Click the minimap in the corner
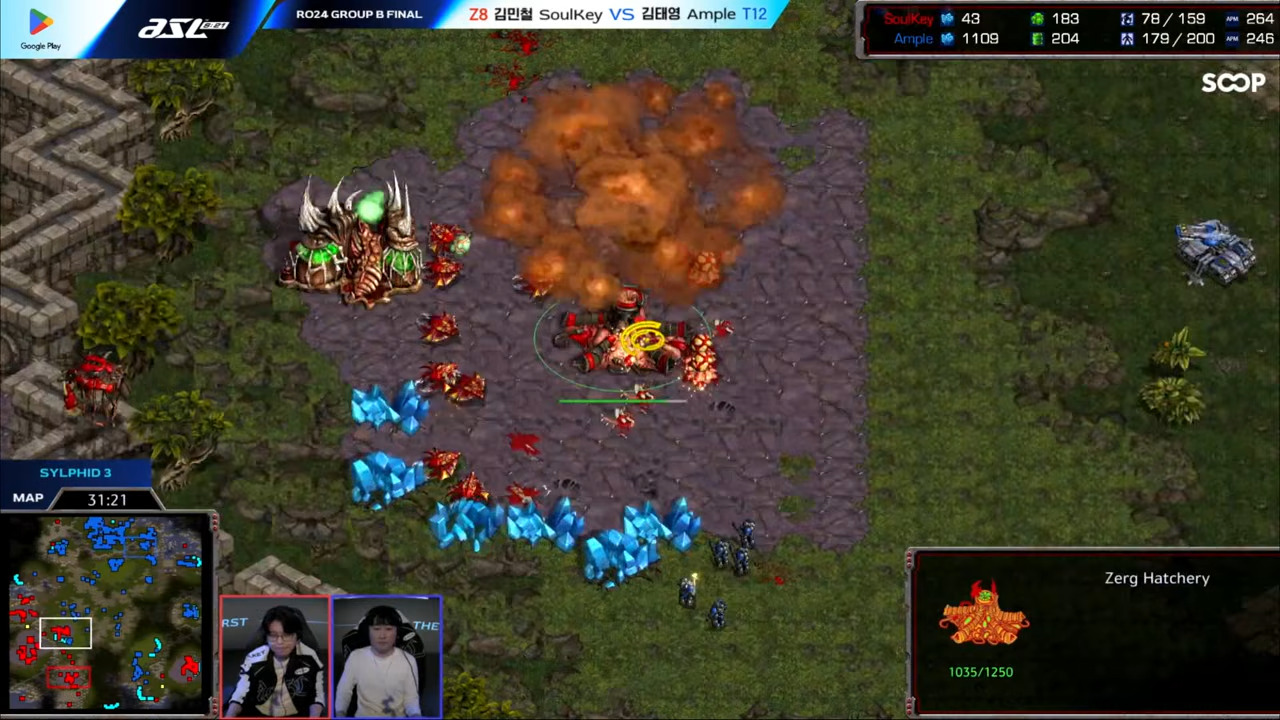Screen dimensions: 1280x720 click(x=107, y=612)
